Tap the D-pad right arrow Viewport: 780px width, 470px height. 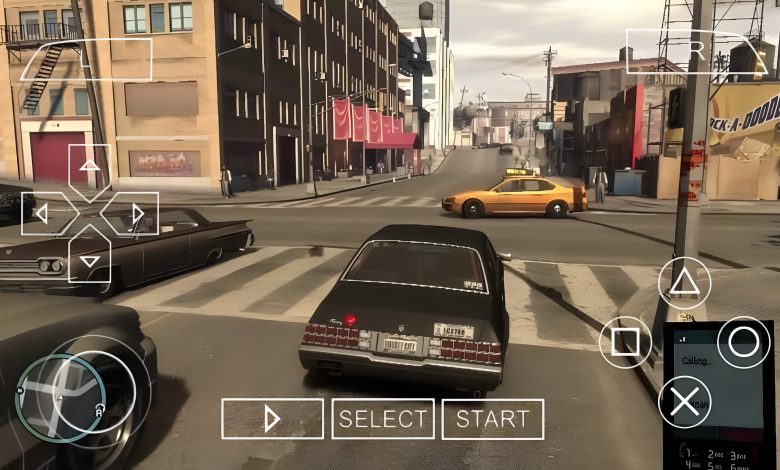click(137, 213)
